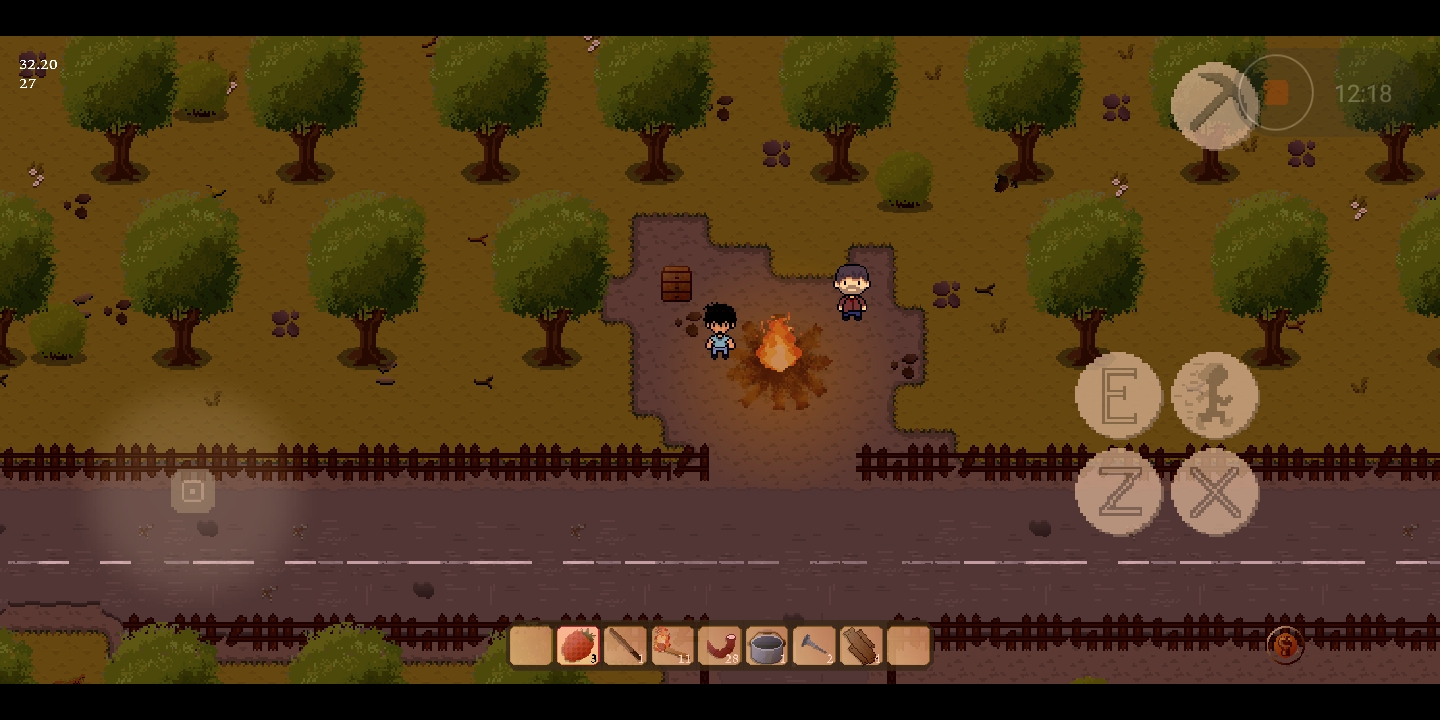Viewport: 1440px width, 720px height.
Task: Tap the X action touch button
Action: [1215, 492]
